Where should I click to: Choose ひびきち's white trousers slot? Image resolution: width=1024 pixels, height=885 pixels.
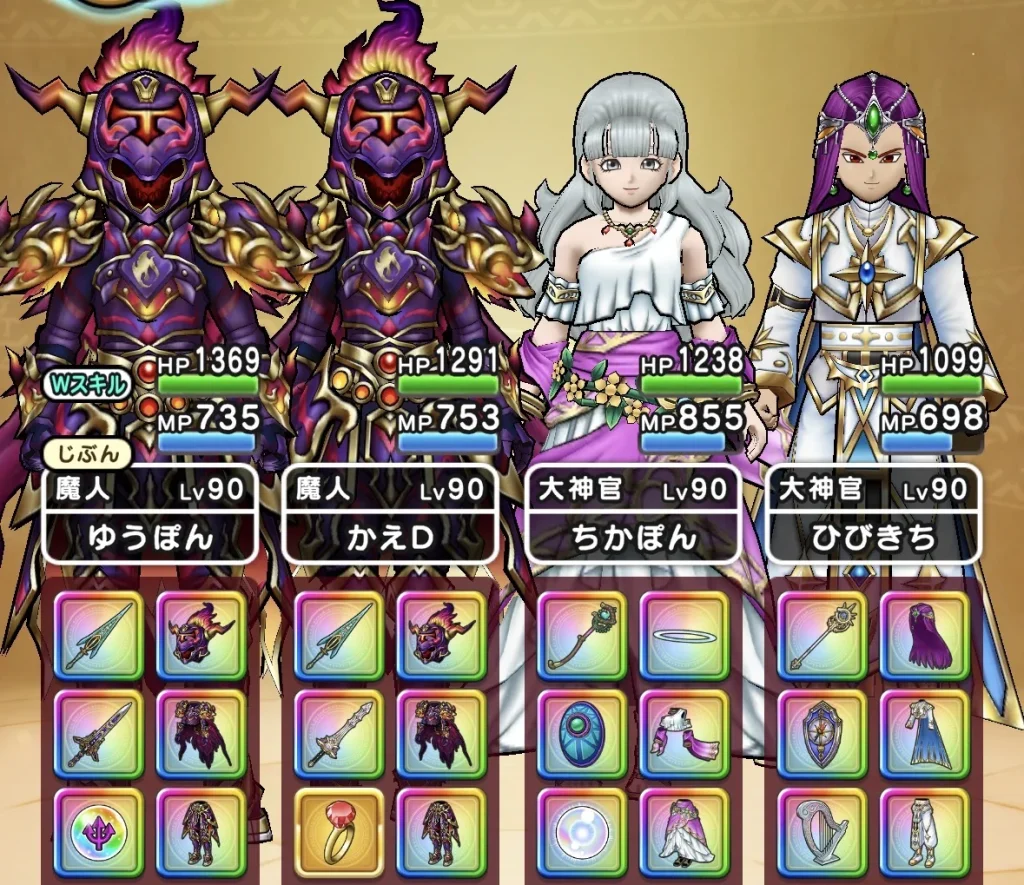click(925, 832)
